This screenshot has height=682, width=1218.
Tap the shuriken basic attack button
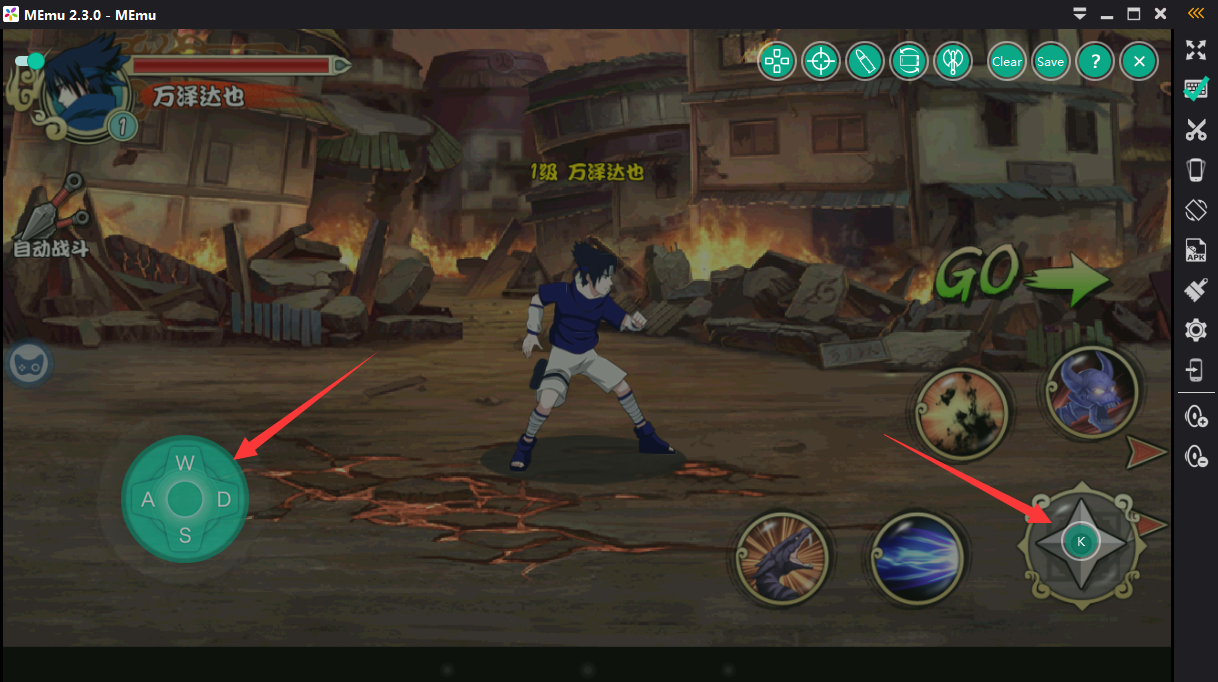coord(1080,543)
